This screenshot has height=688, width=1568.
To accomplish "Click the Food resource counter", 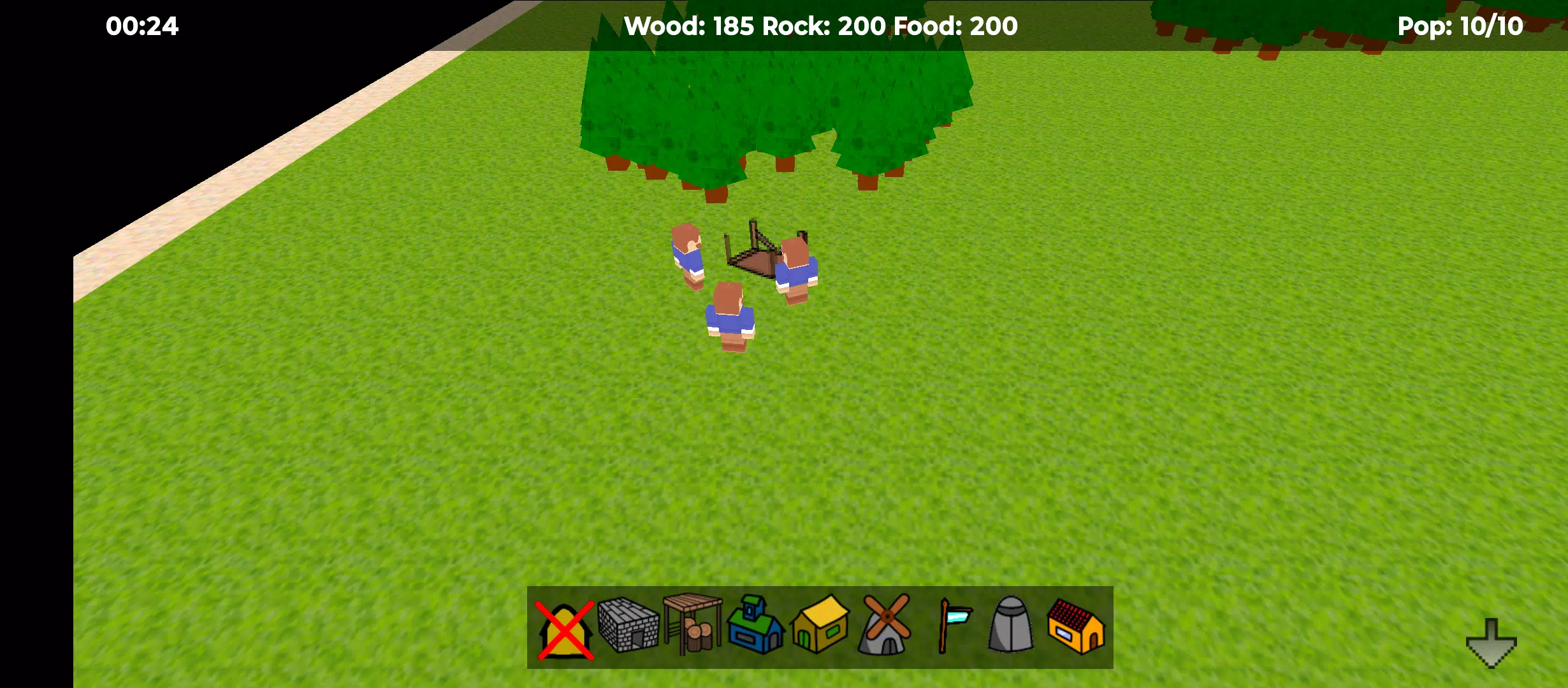I will pyautogui.click(x=953, y=27).
